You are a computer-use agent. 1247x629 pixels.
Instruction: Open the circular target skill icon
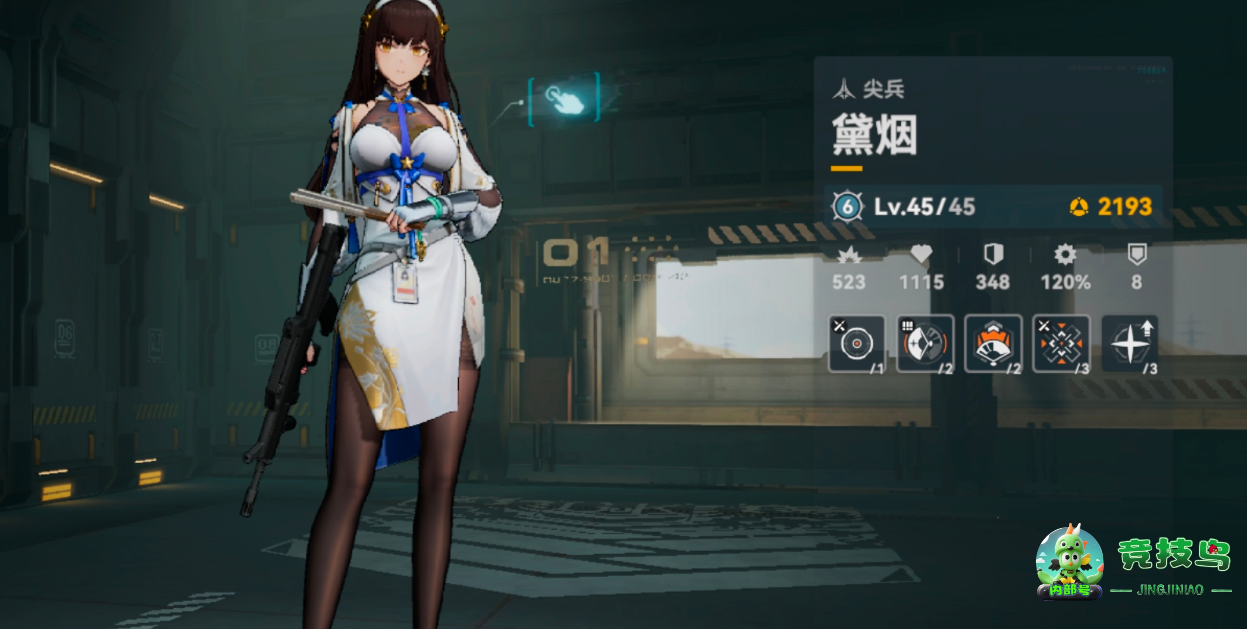coord(857,343)
